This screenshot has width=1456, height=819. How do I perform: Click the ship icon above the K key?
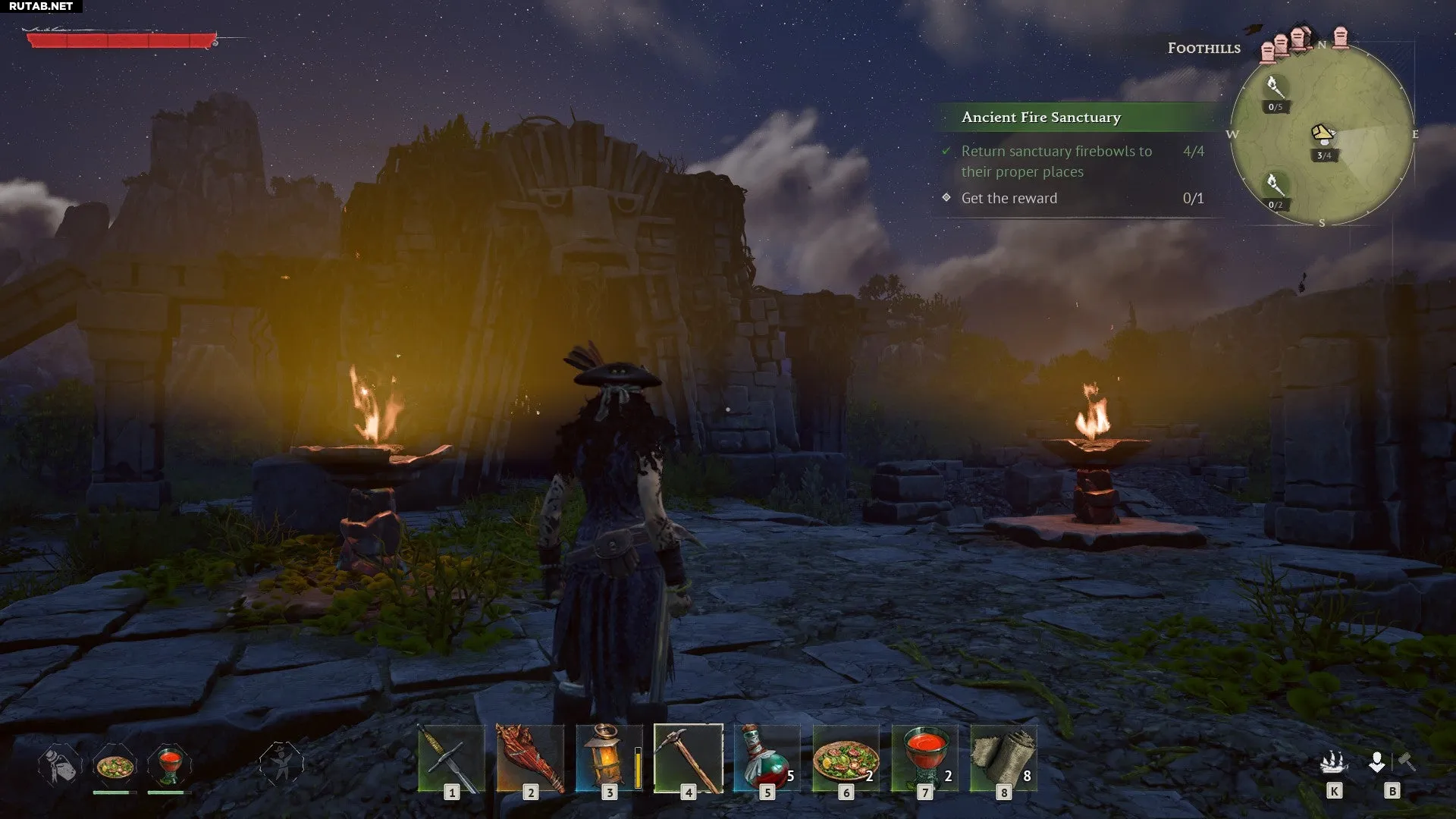1334,761
